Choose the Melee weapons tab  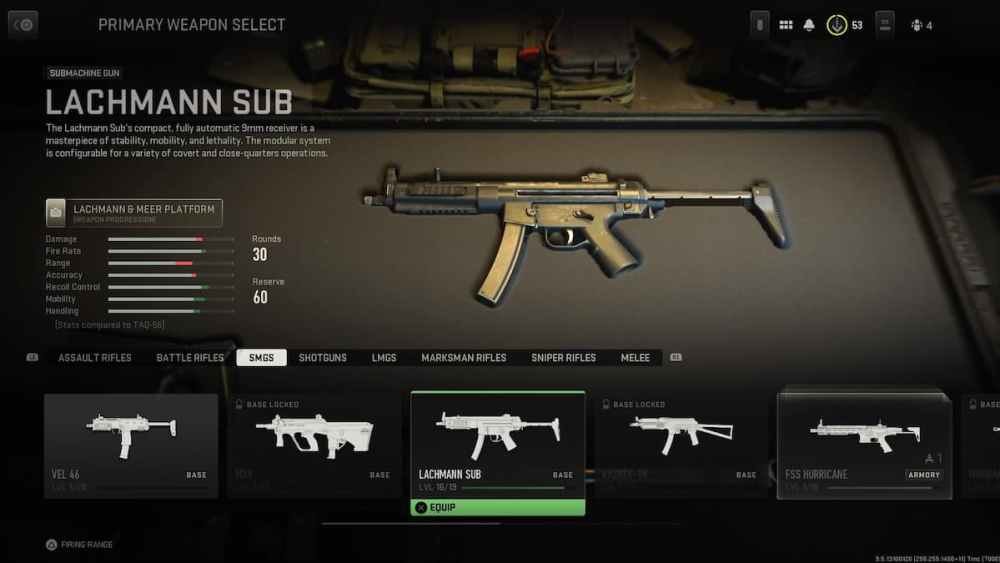[635, 358]
